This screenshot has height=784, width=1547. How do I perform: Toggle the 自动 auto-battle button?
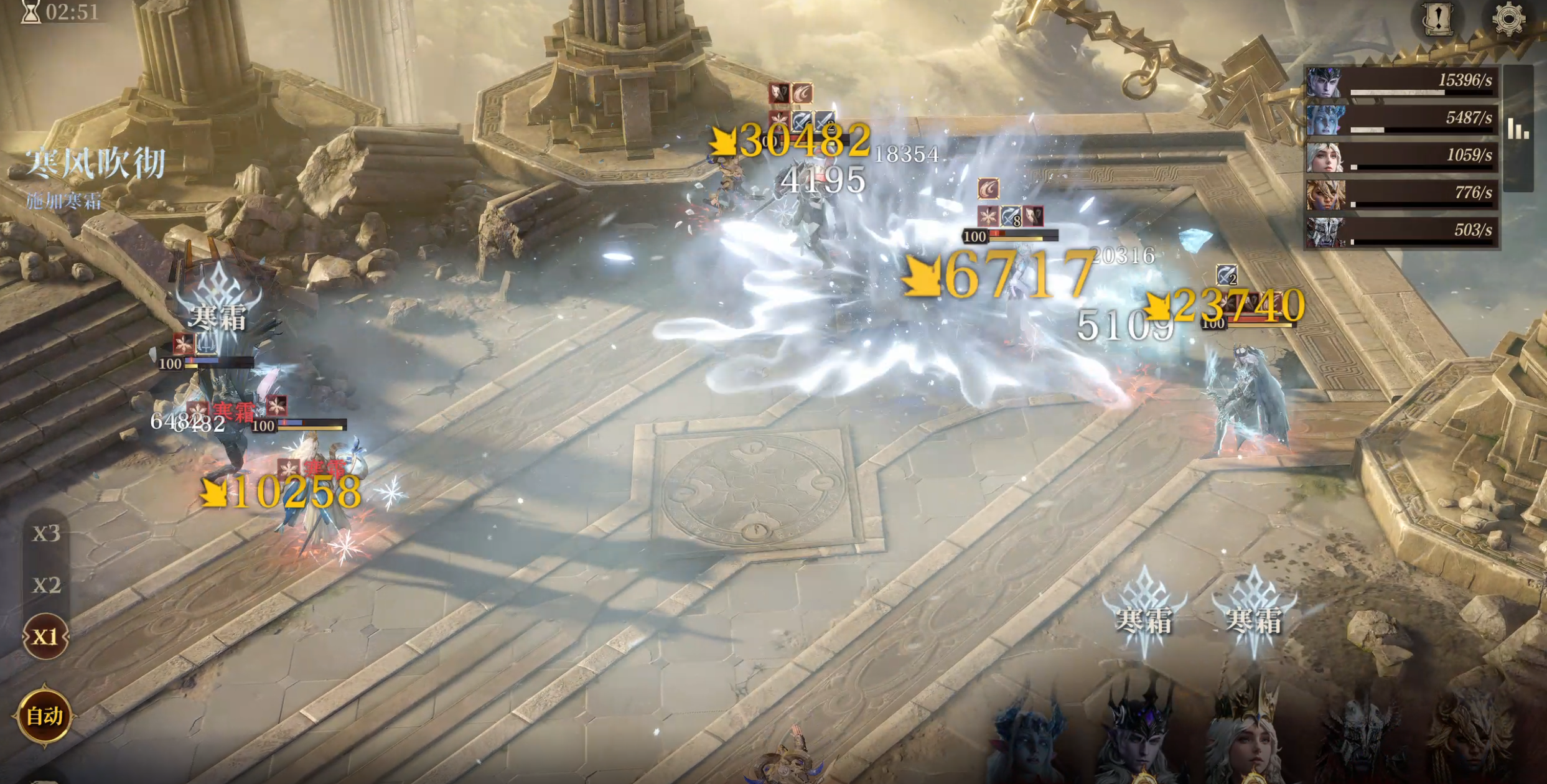click(x=44, y=716)
